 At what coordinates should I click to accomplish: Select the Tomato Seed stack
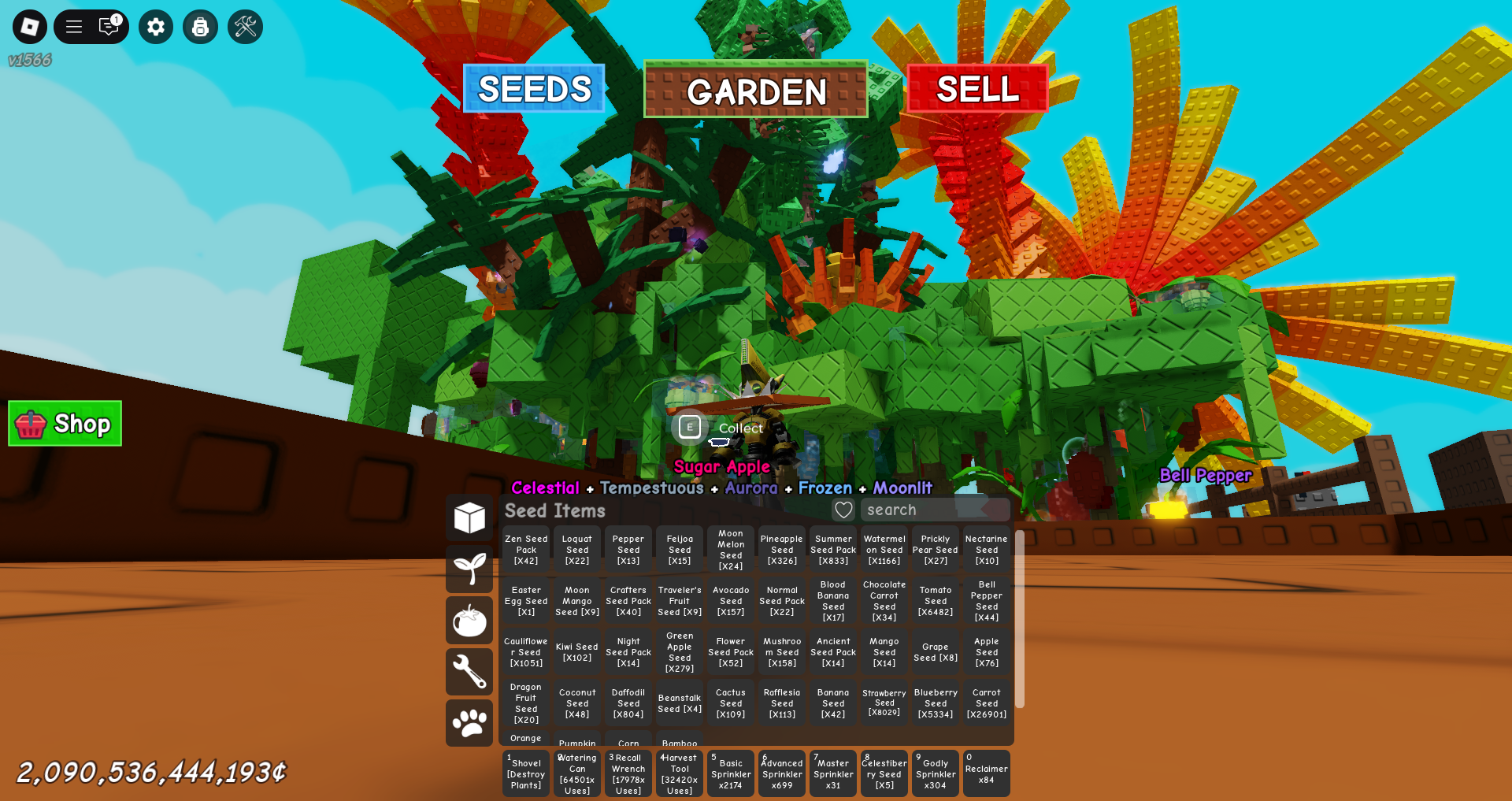(x=936, y=601)
